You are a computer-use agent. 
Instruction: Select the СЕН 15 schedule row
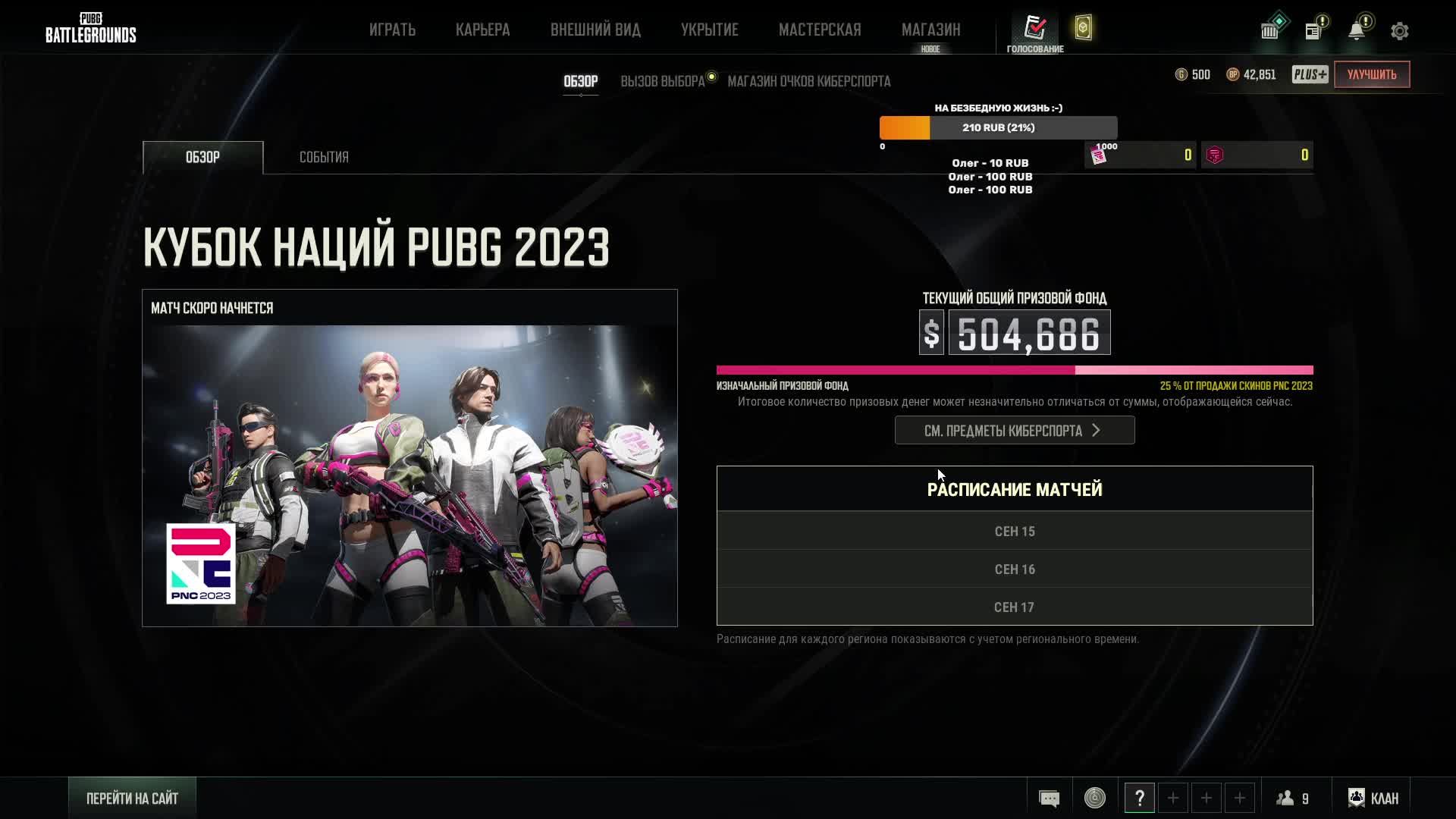[x=1015, y=531]
